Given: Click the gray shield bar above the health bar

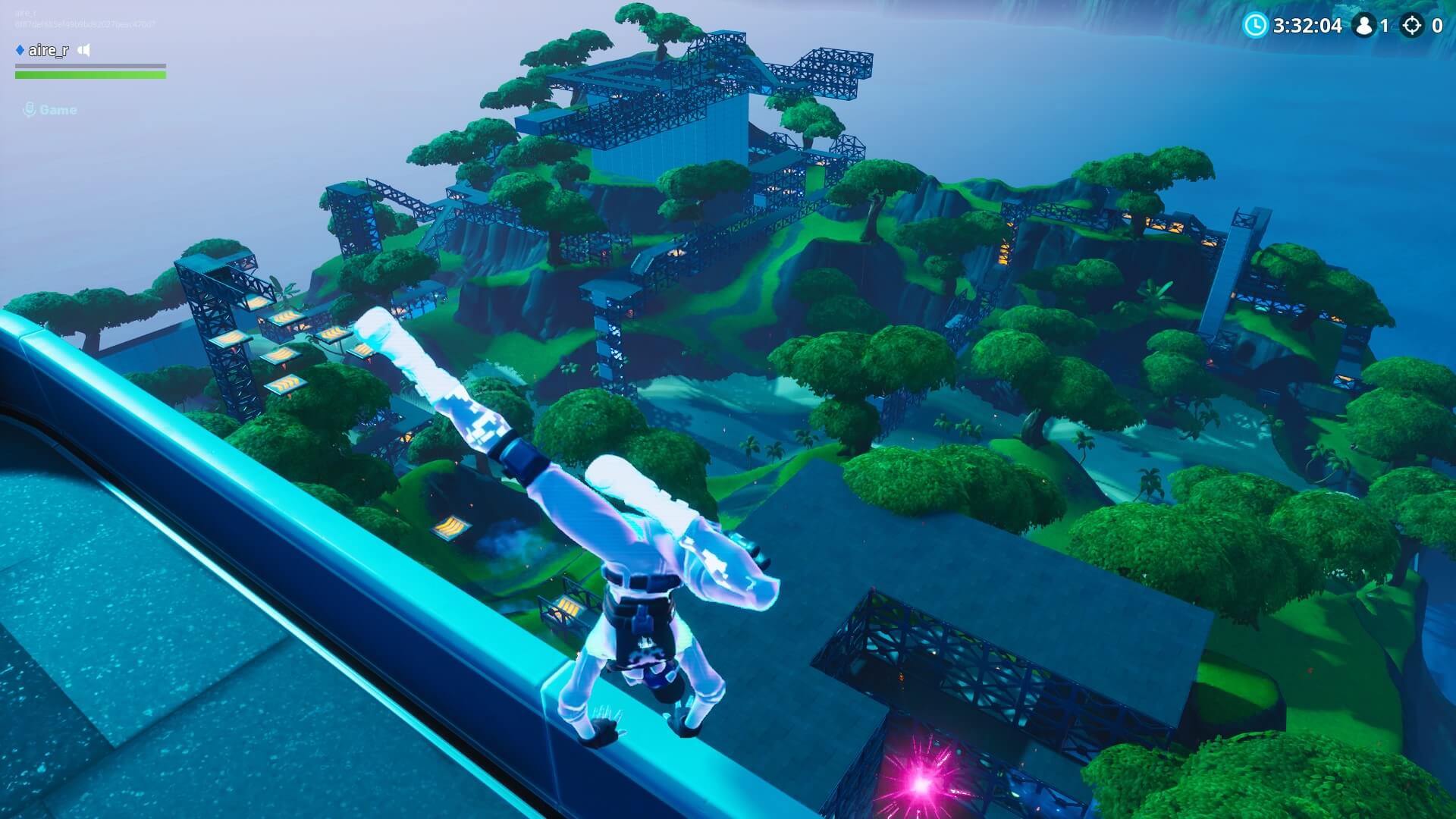Looking at the screenshot, I should 91,66.
